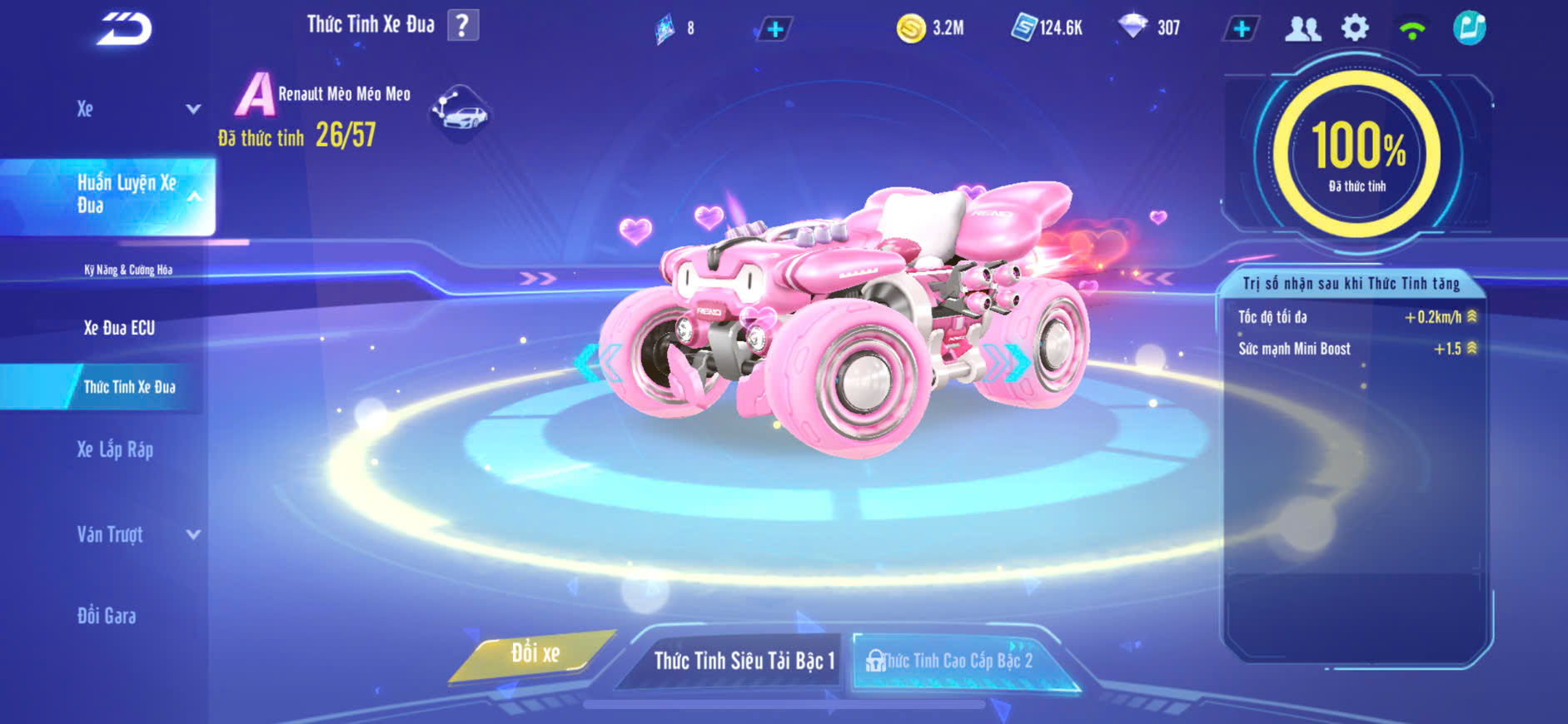Open the friends list icon
1568x724 pixels.
(1302, 29)
